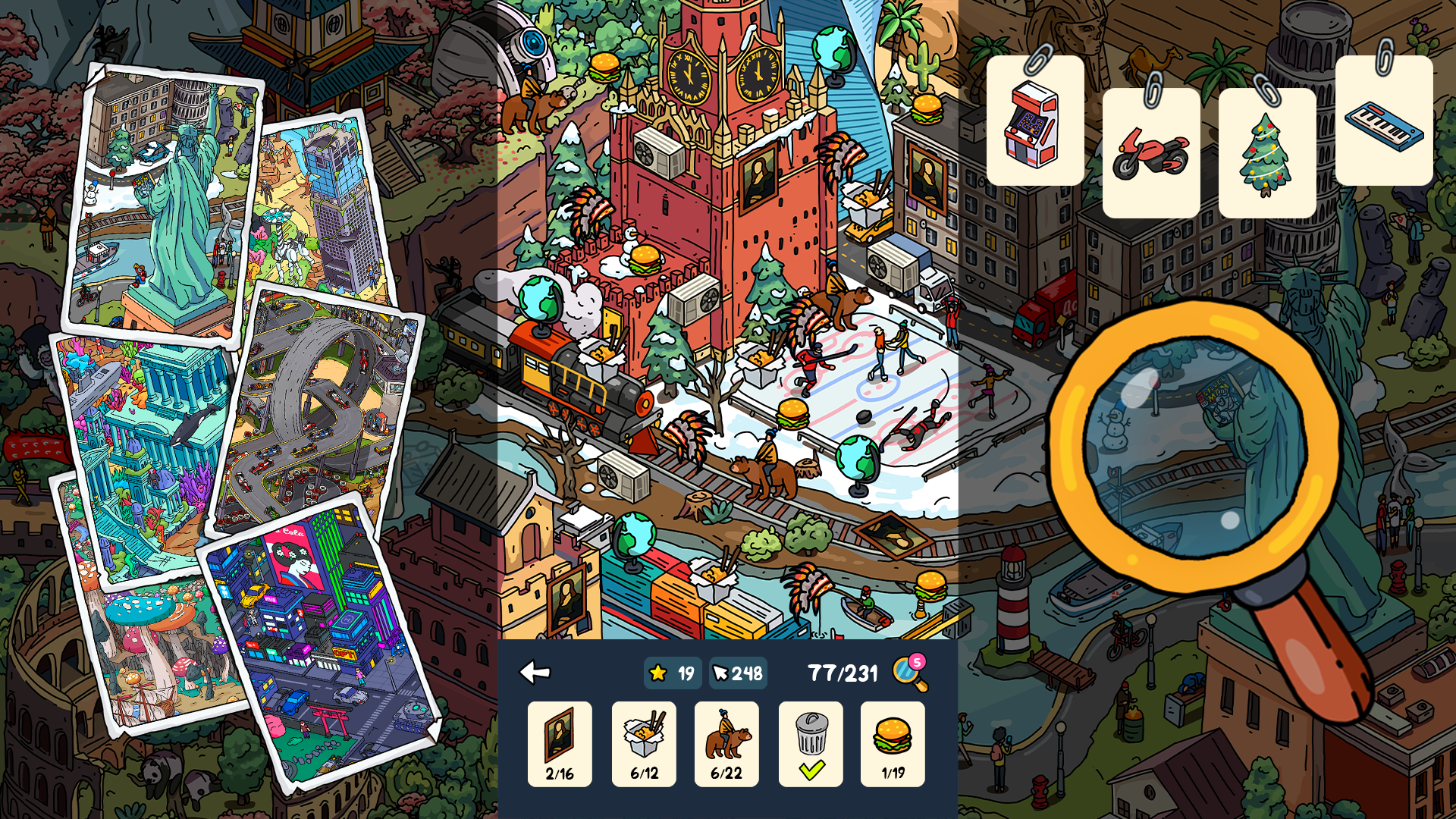This screenshot has height=819, width=1456.
Task: Click the piano keyboard collectible card
Action: [1385, 121]
